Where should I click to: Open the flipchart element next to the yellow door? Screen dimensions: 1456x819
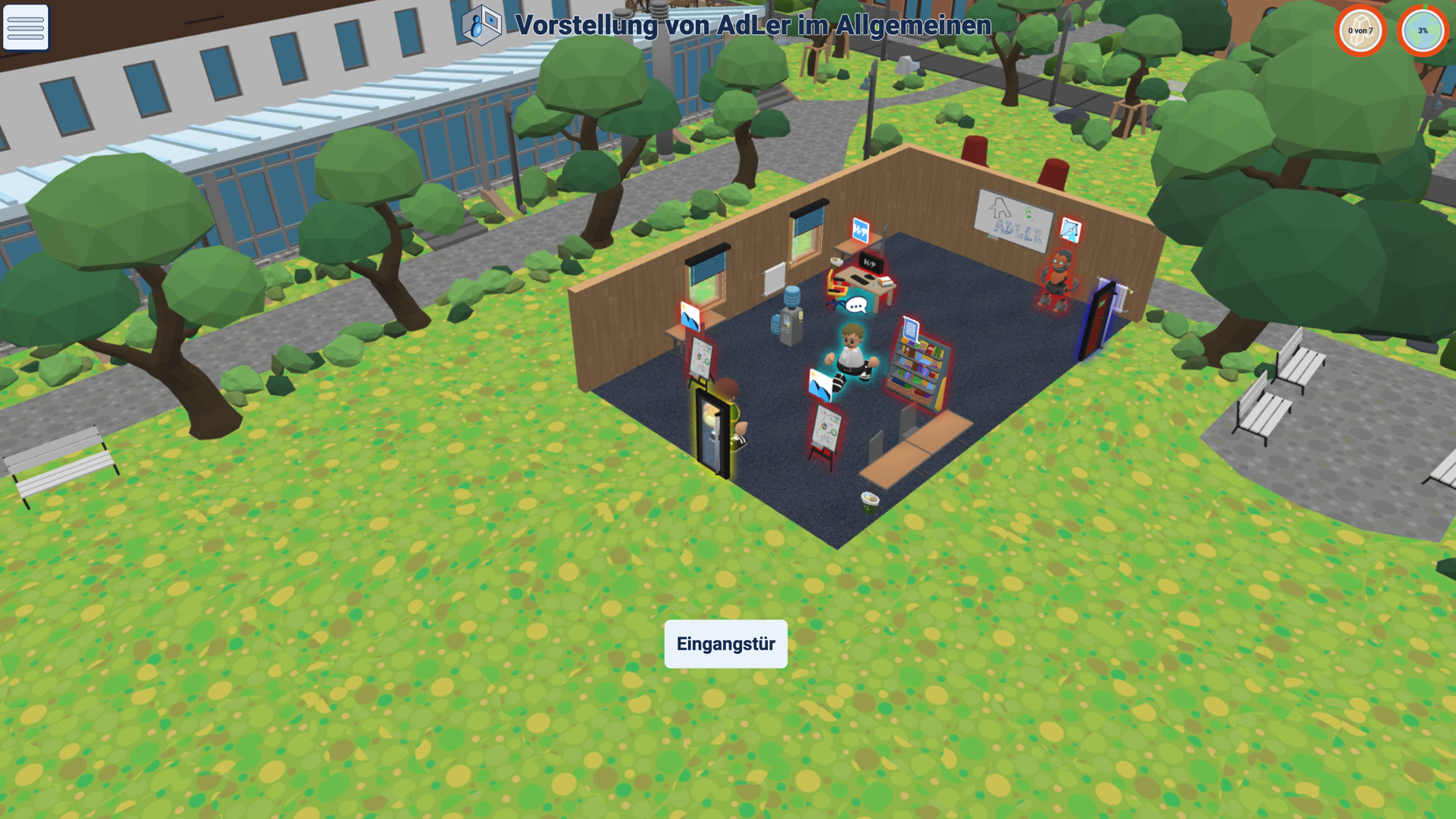click(x=703, y=357)
